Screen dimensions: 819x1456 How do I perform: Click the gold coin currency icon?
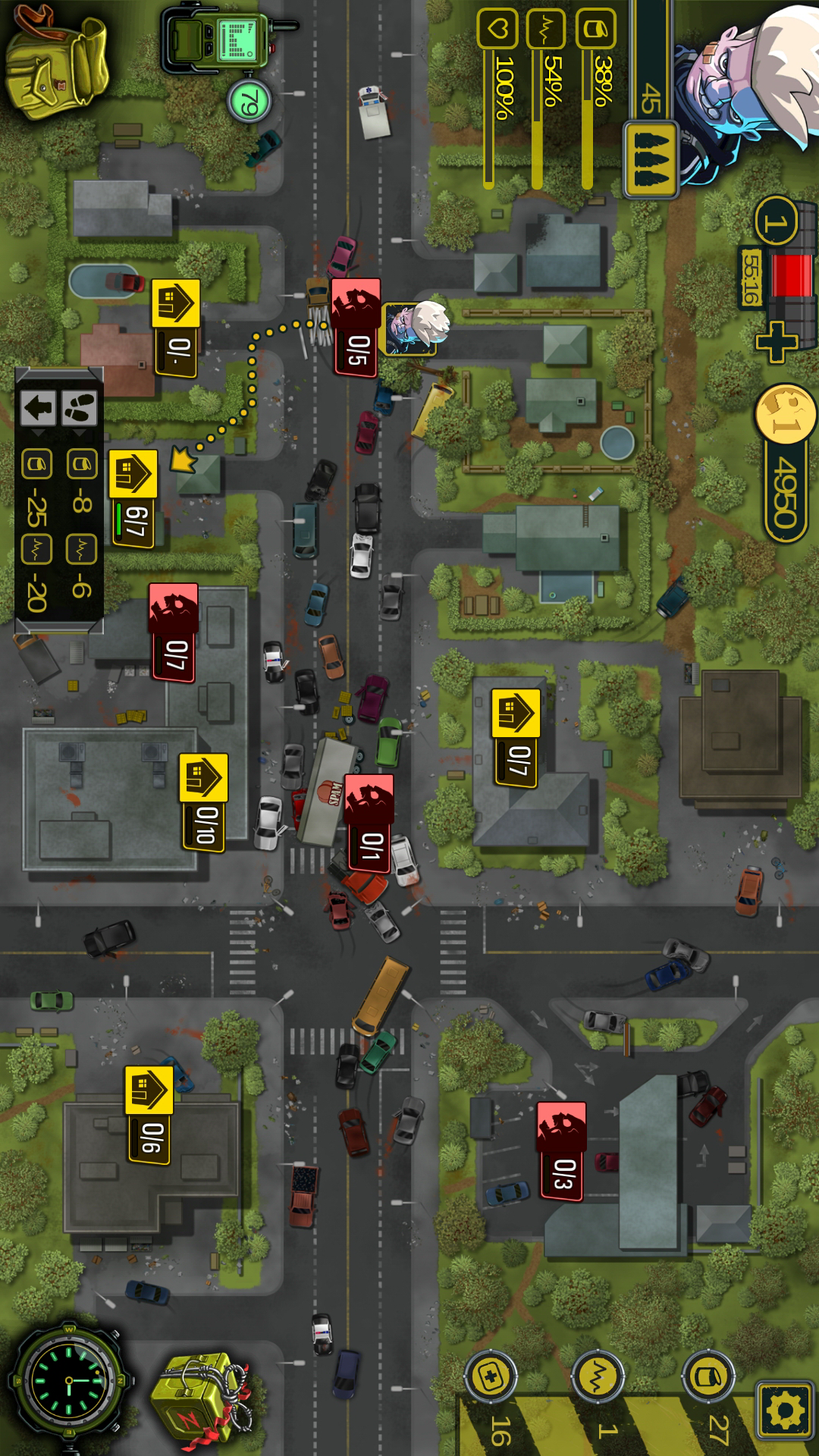tap(786, 413)
